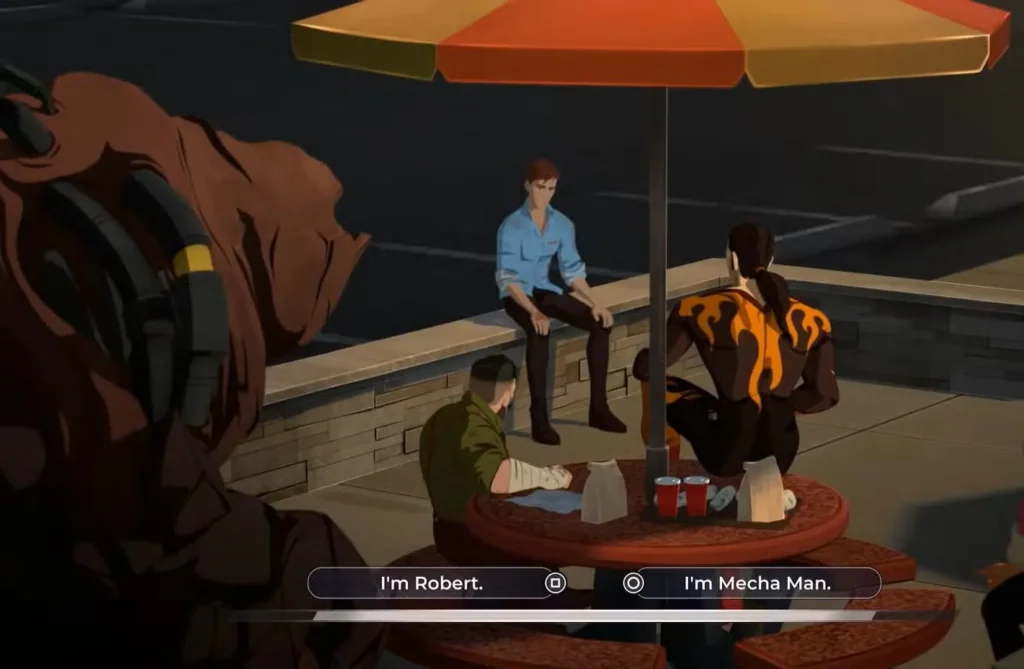This screenshot has height=669, width=1024.
Task: Select the "I'm Mecha Man." response
Action: (x=757, y=583)
